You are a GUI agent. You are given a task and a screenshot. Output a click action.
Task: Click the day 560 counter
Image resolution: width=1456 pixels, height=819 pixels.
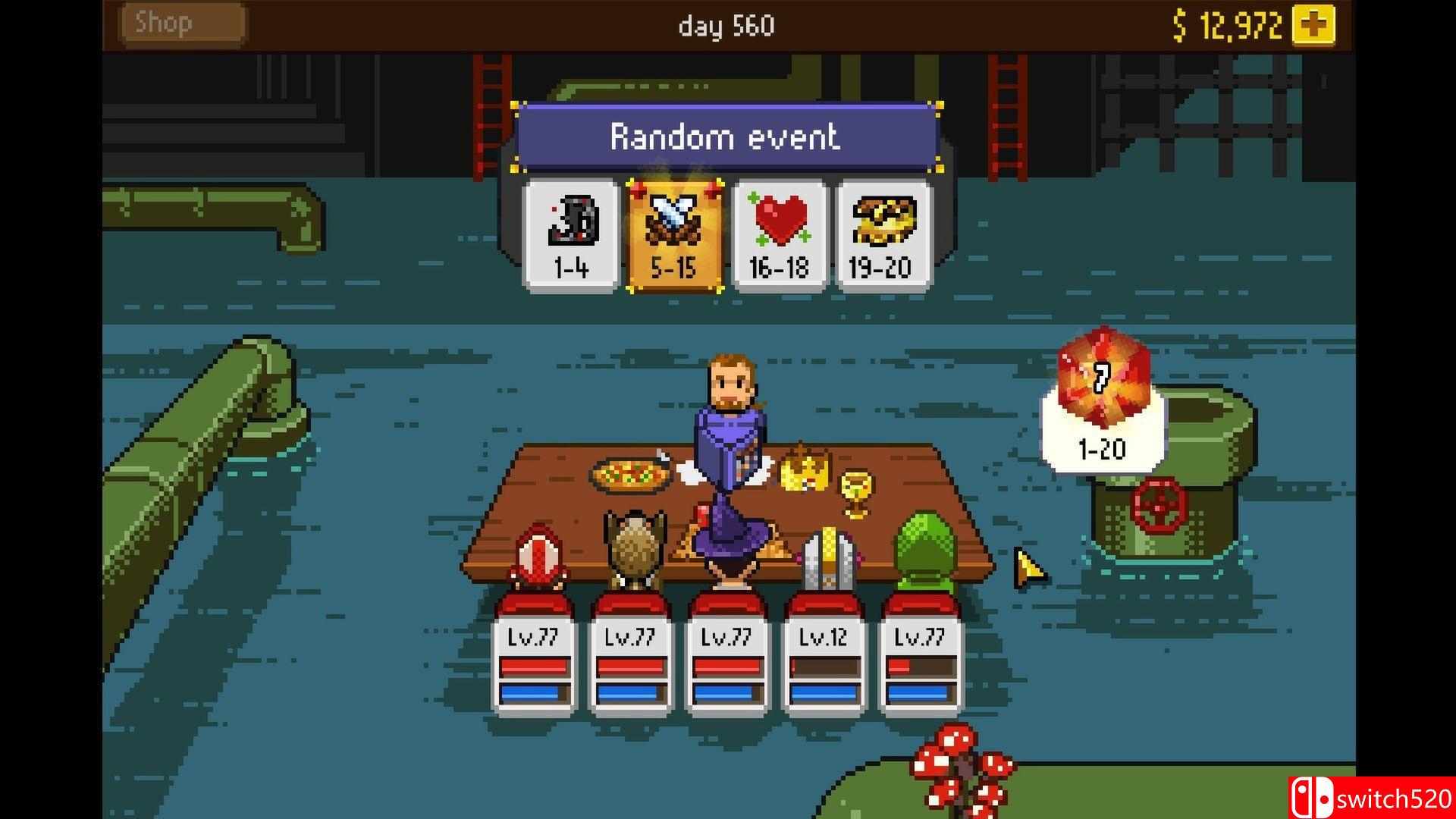[726, 25]
